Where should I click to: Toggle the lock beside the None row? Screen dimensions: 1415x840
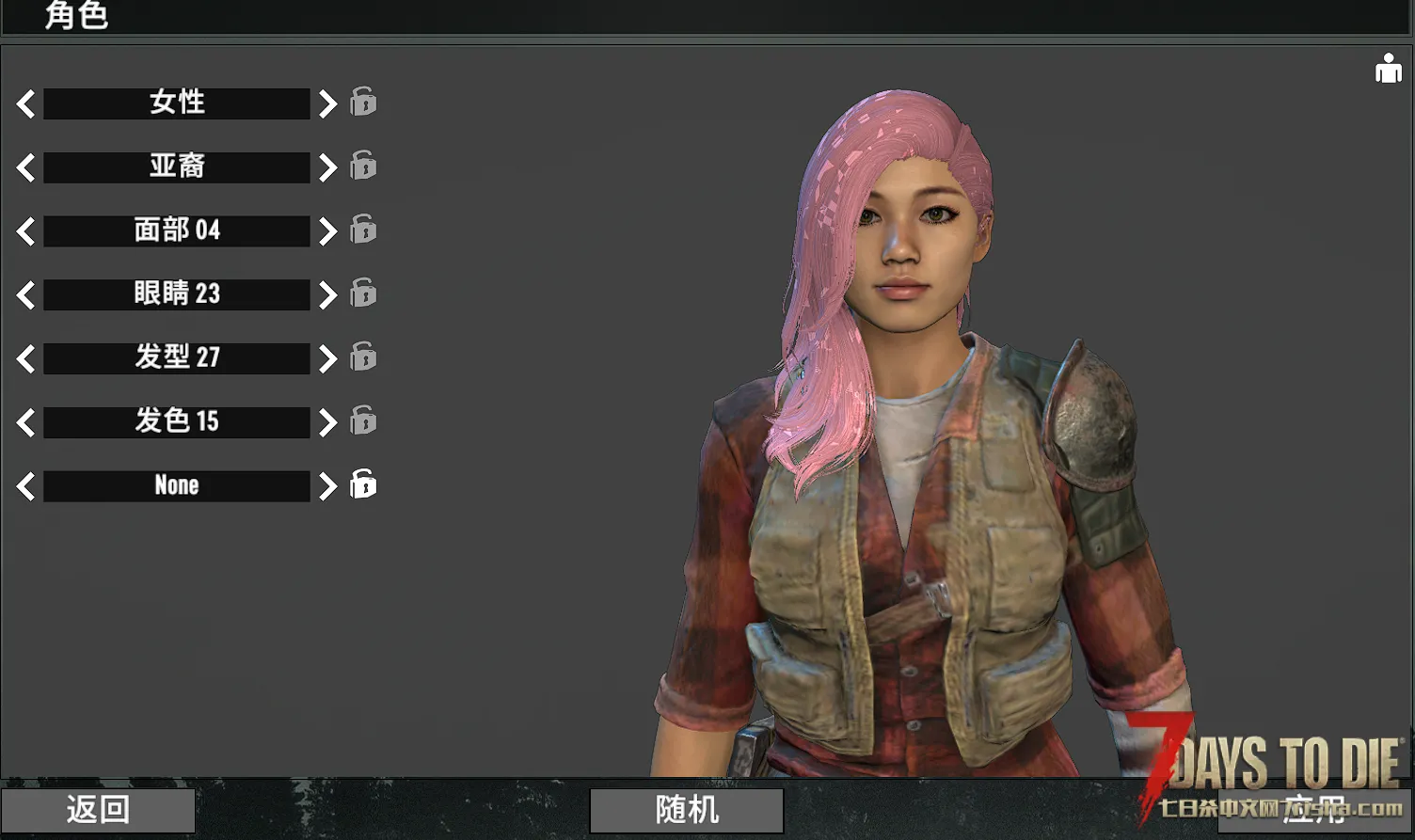point(363,483)
